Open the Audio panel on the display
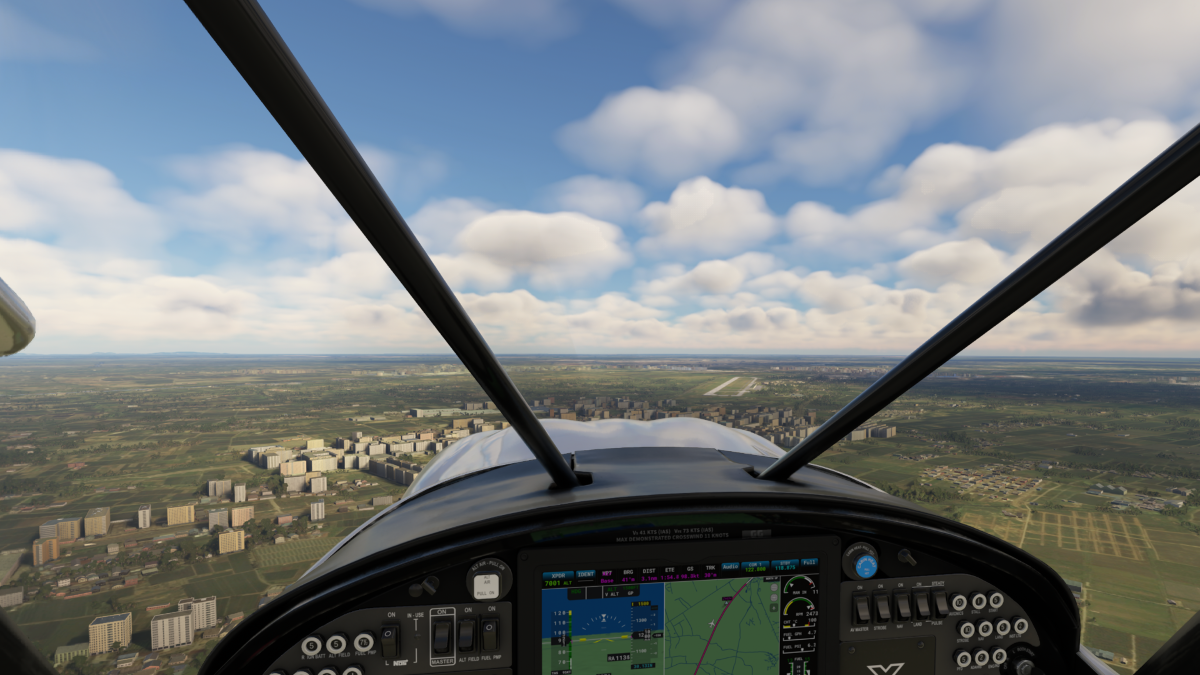This screenshot has width=1200, height=675. [730, 566]
